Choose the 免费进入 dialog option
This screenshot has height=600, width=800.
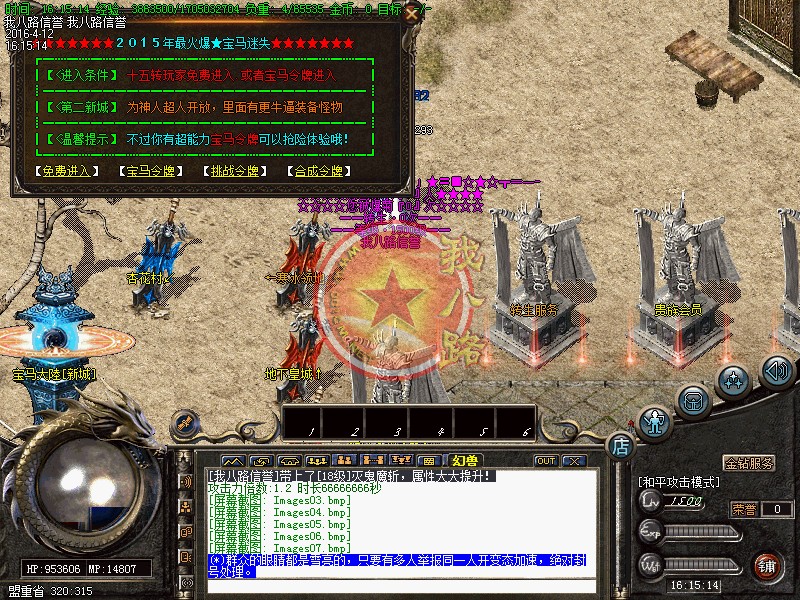(x=68, y=171)
